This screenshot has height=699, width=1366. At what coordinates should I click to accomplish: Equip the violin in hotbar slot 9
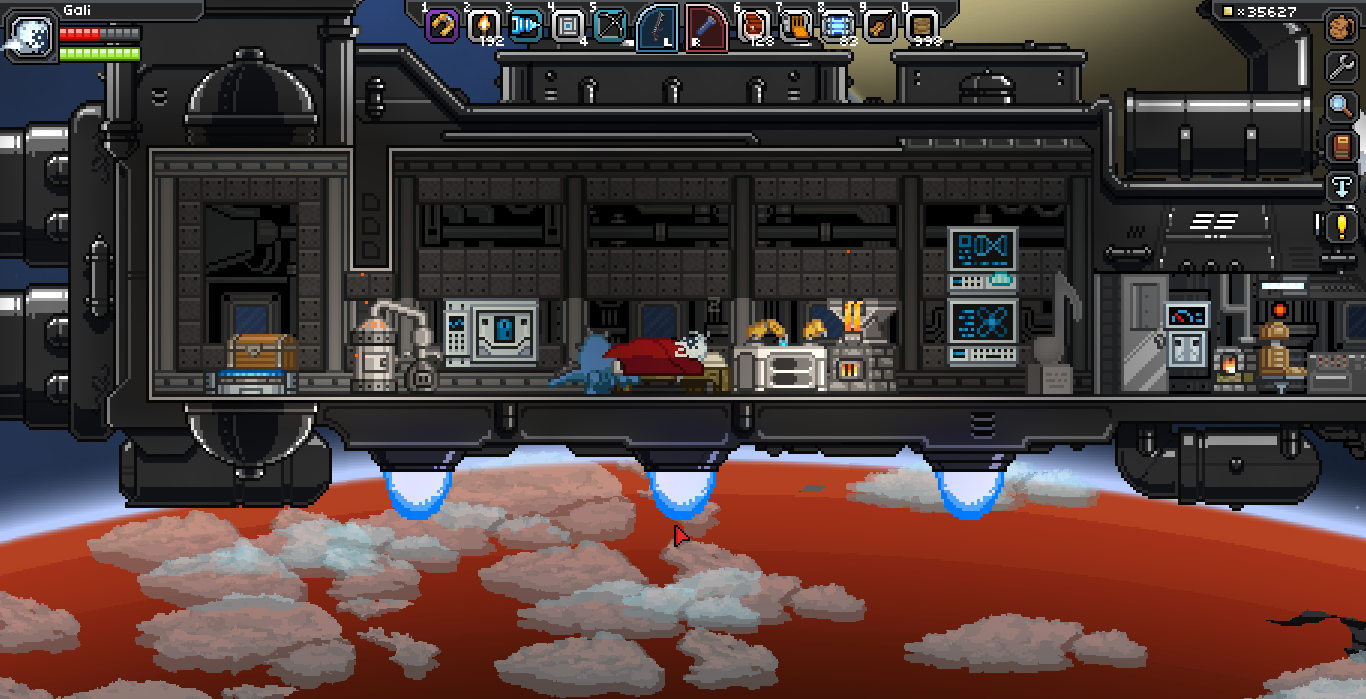[880, 25]
